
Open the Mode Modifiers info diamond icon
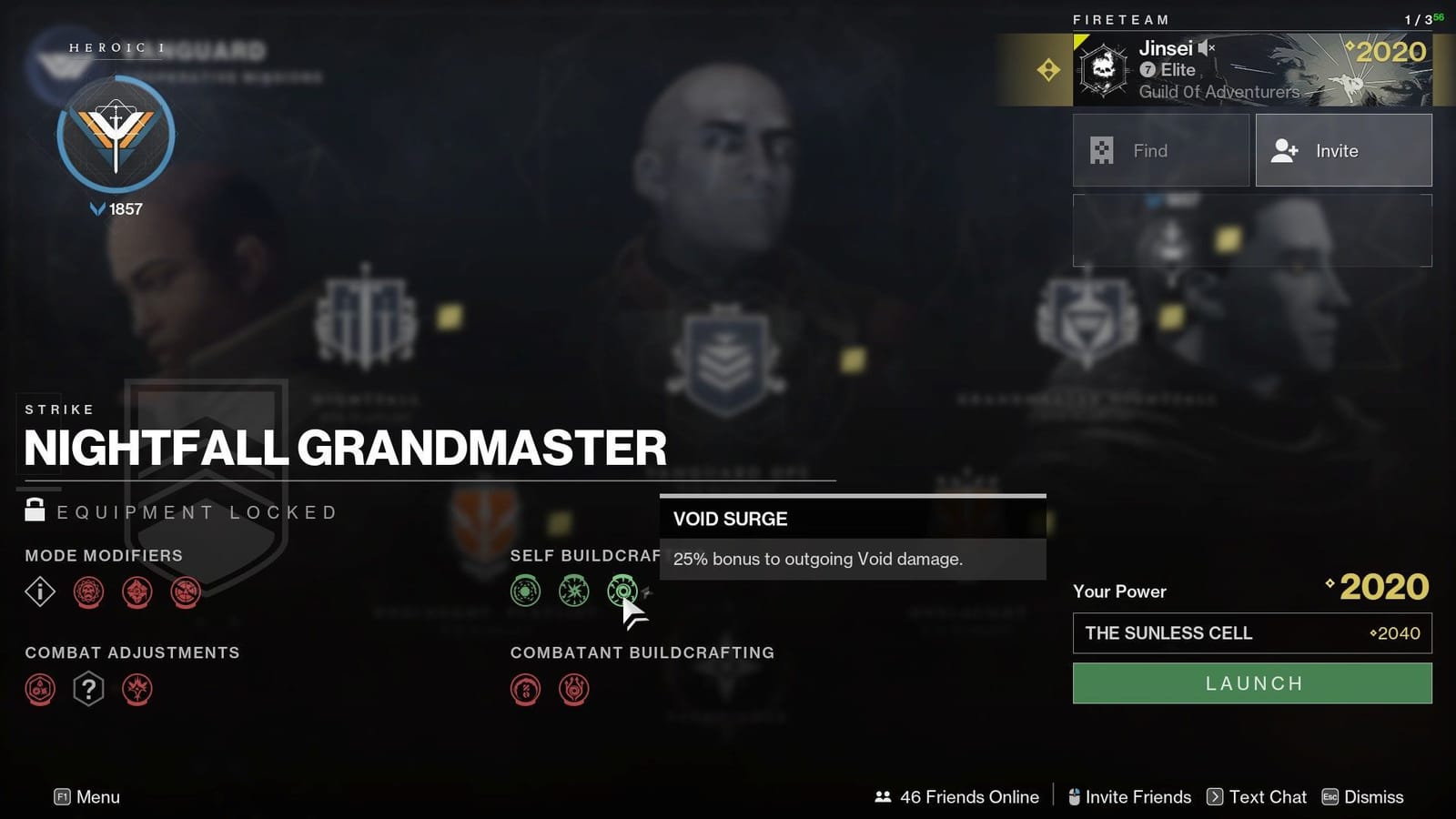coord(40,591)
